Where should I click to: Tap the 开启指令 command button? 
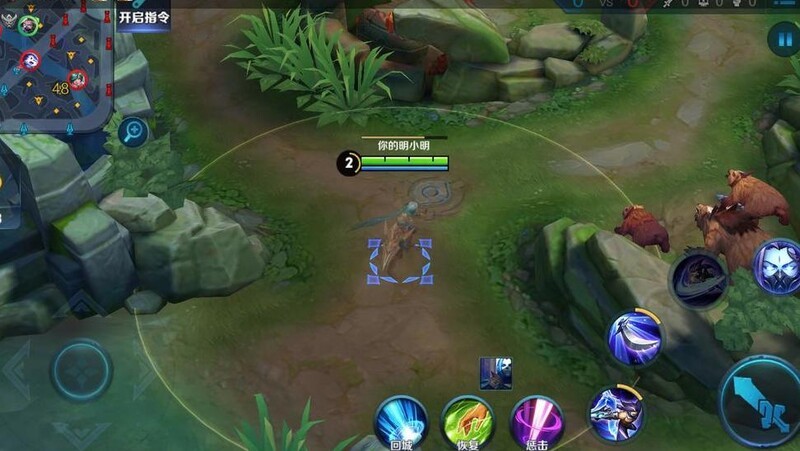[144, 16]
